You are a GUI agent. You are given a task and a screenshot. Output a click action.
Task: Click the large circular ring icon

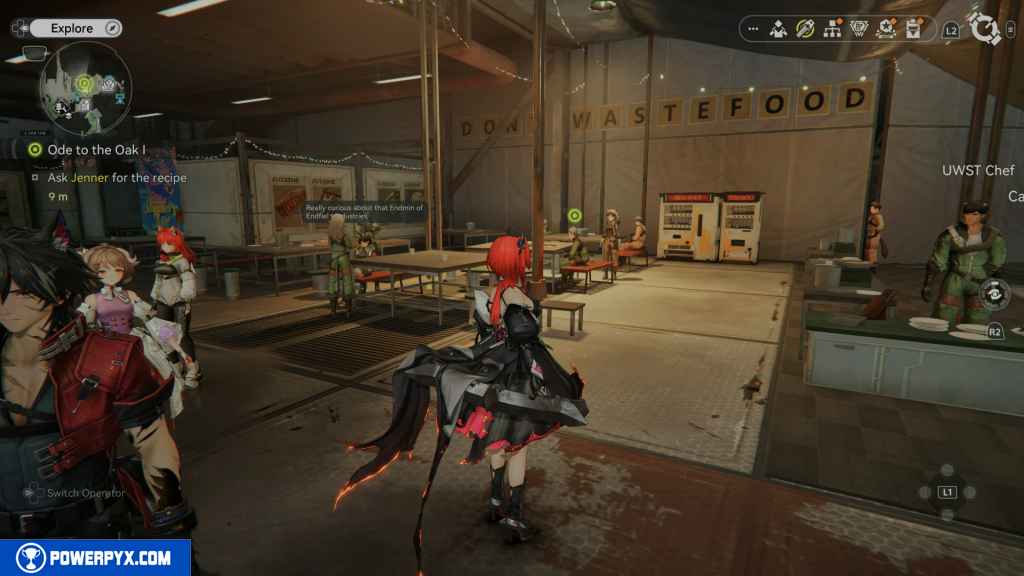(x=985, y=28)
